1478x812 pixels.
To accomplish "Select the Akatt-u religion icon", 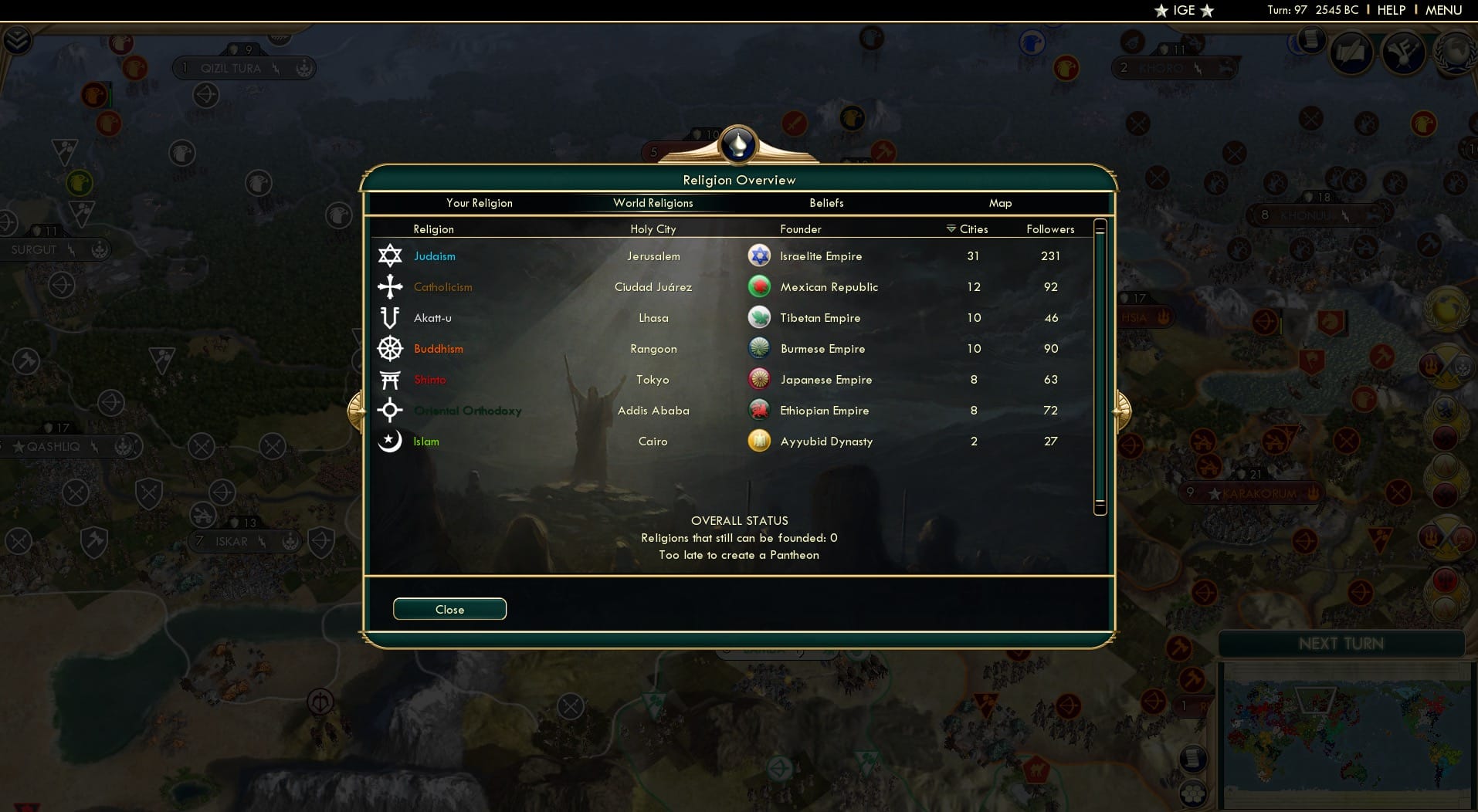I will (x=390, y=317).
